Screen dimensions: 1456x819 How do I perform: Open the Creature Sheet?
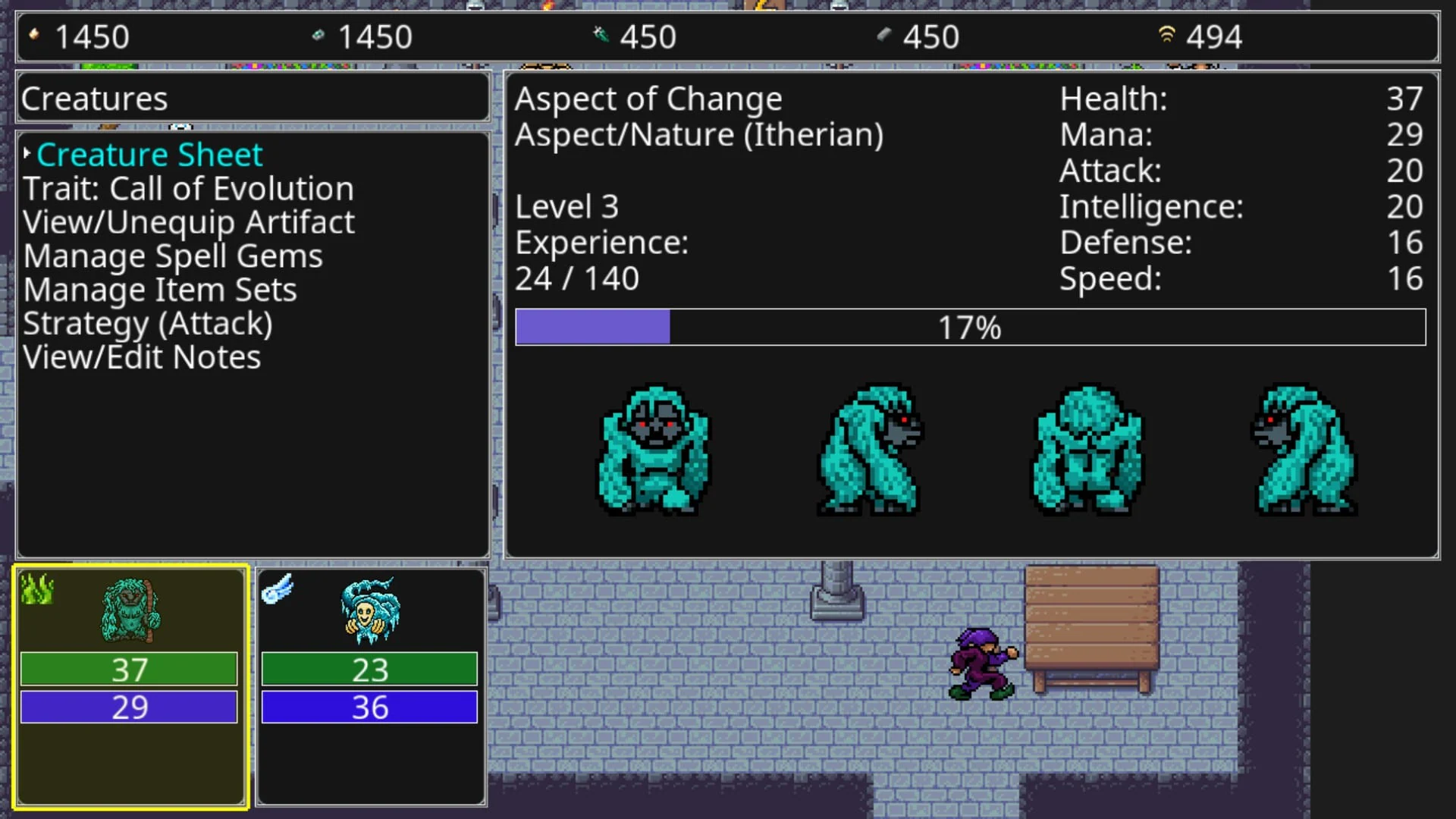tap(149, 155)
